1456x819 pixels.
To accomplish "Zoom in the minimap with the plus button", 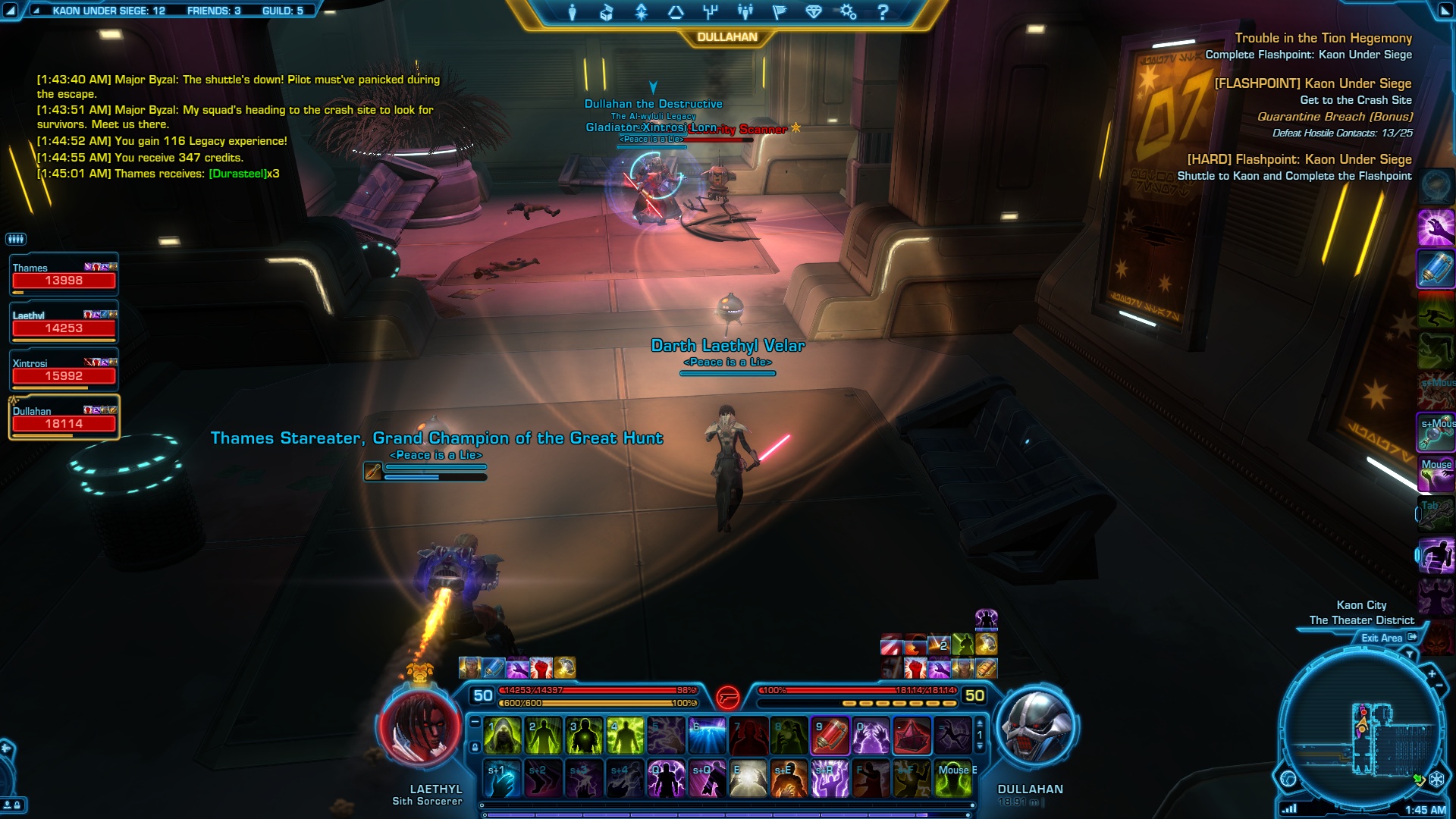I will (x=1432, y=673).
